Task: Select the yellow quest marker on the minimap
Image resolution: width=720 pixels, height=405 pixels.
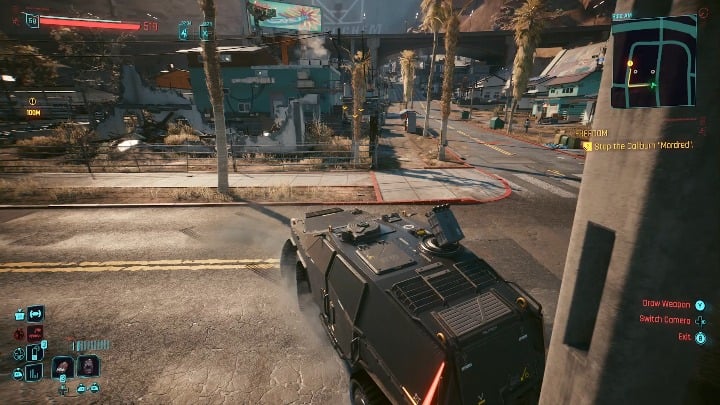Action: coord(631,64)
